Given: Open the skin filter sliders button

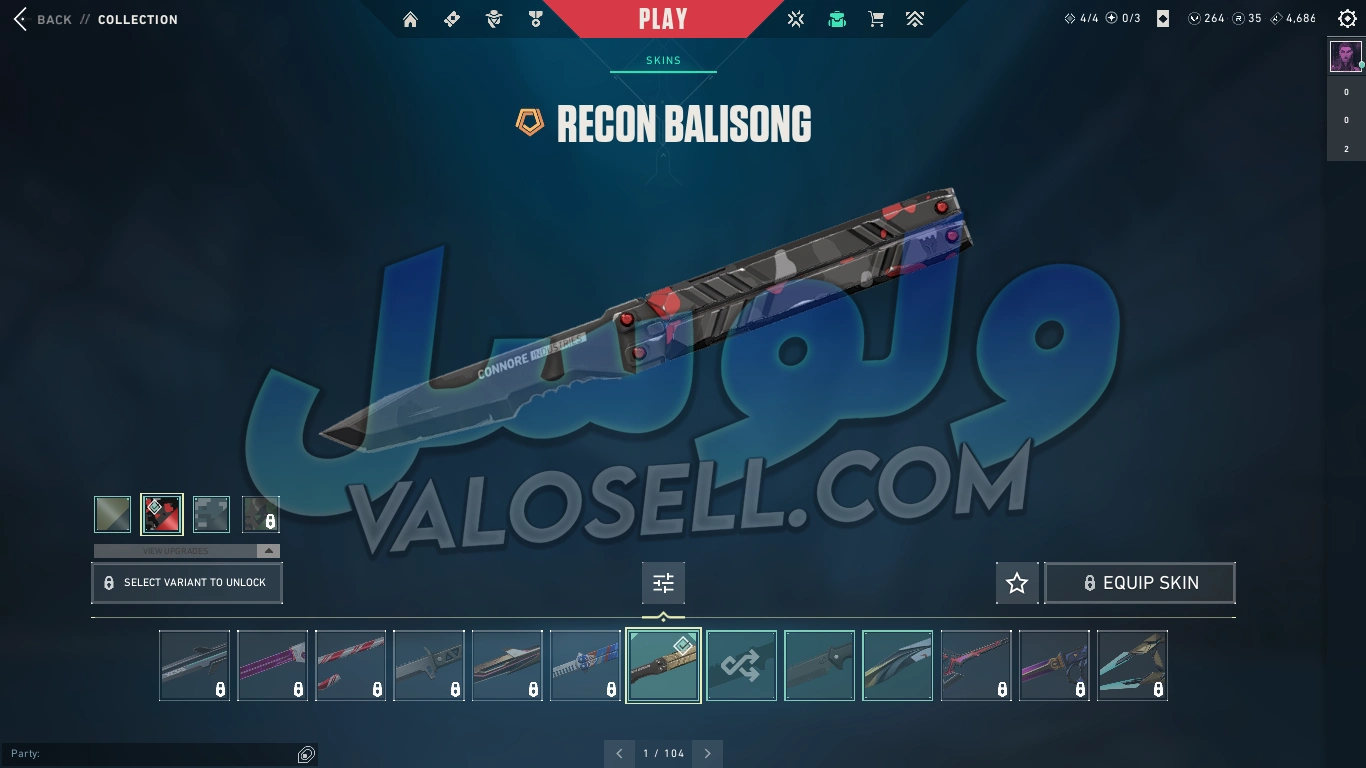Looking at the screenshot, I should tap(663, 582).
